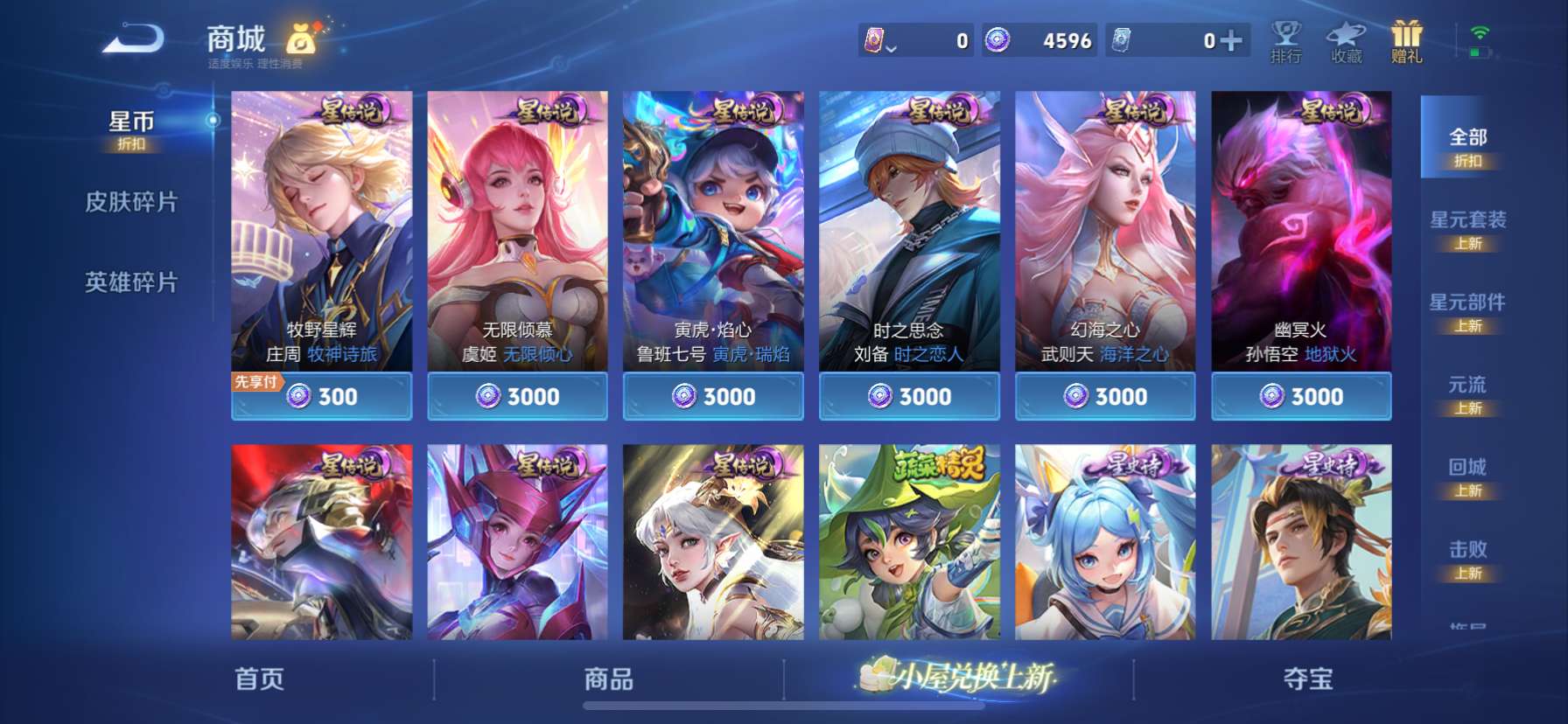The image size is (1568, 724).
Task: Switch to the 英雄碎片 tab
Action: [131, 282]
